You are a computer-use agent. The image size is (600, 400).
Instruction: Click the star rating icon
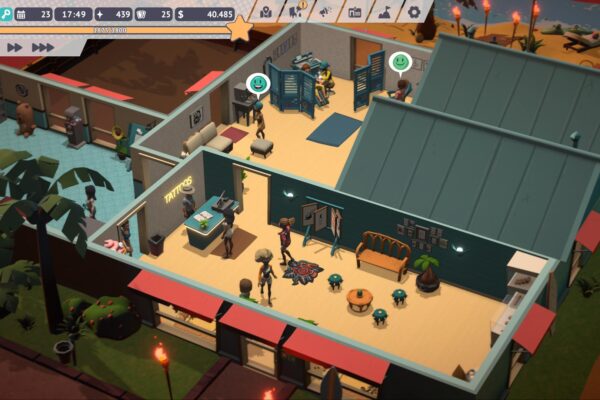[240, 29]
